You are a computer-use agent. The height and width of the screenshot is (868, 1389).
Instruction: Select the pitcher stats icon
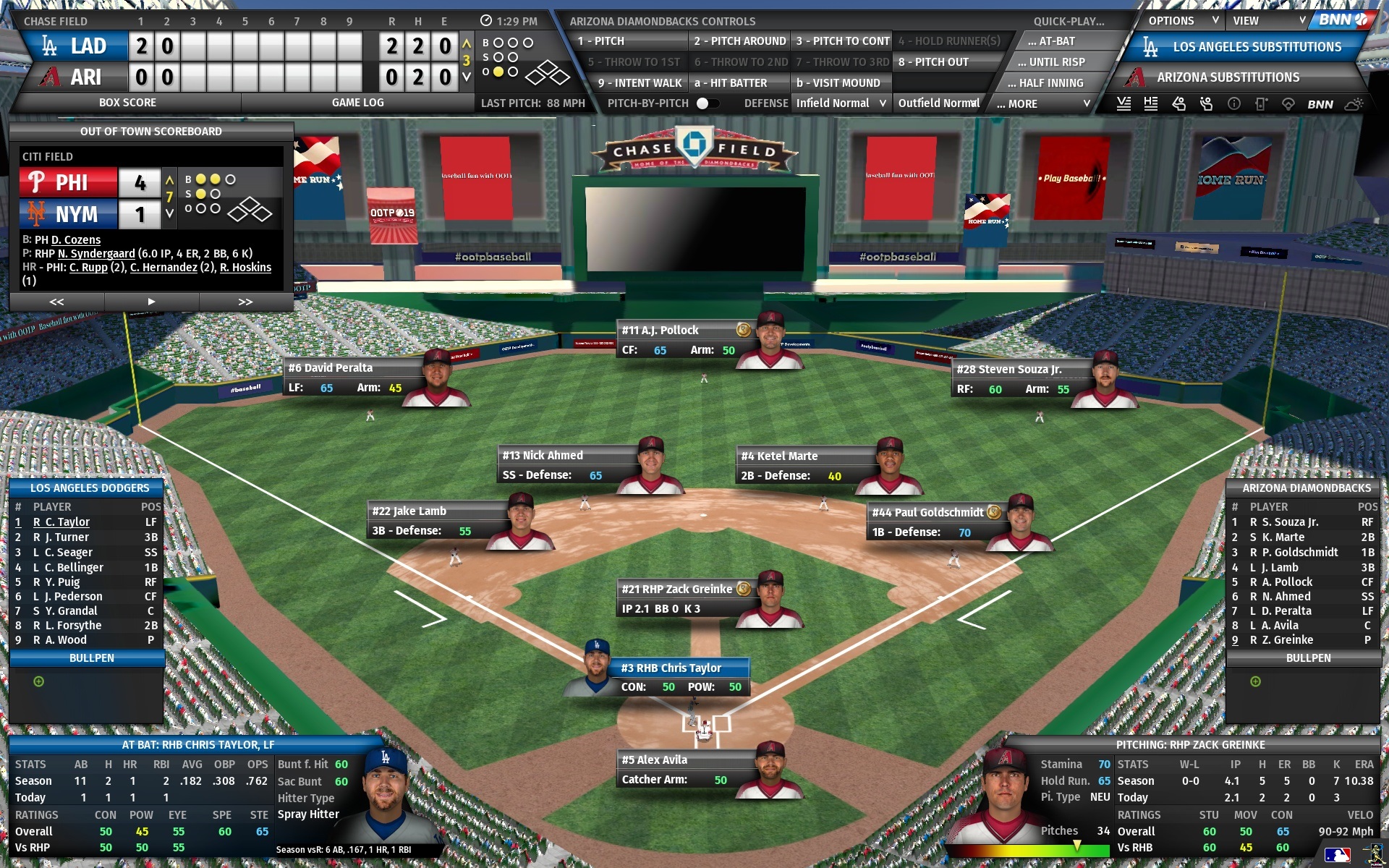tap(1205, 103)
